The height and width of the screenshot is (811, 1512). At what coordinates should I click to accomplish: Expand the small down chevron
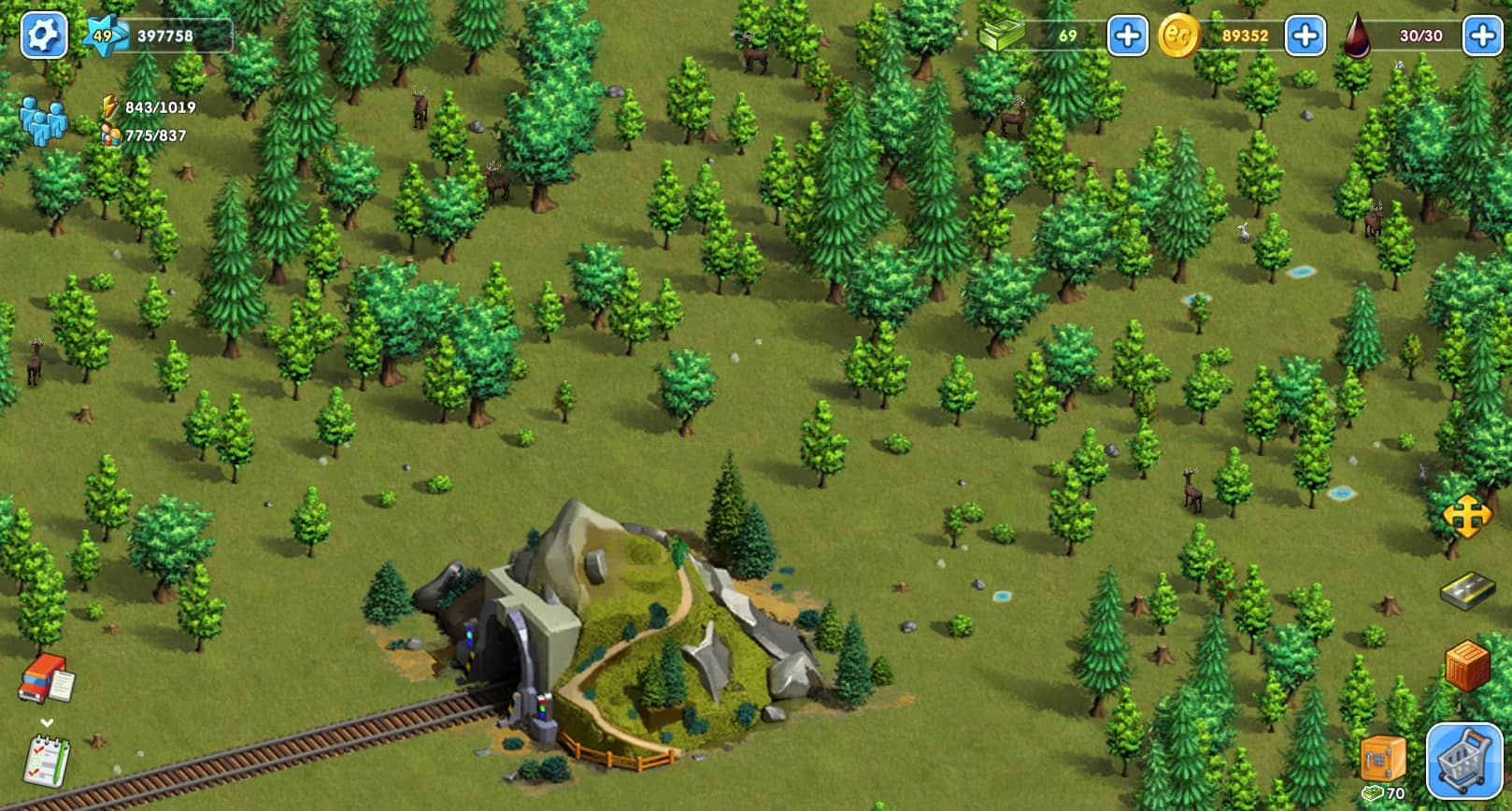[47, 722]
